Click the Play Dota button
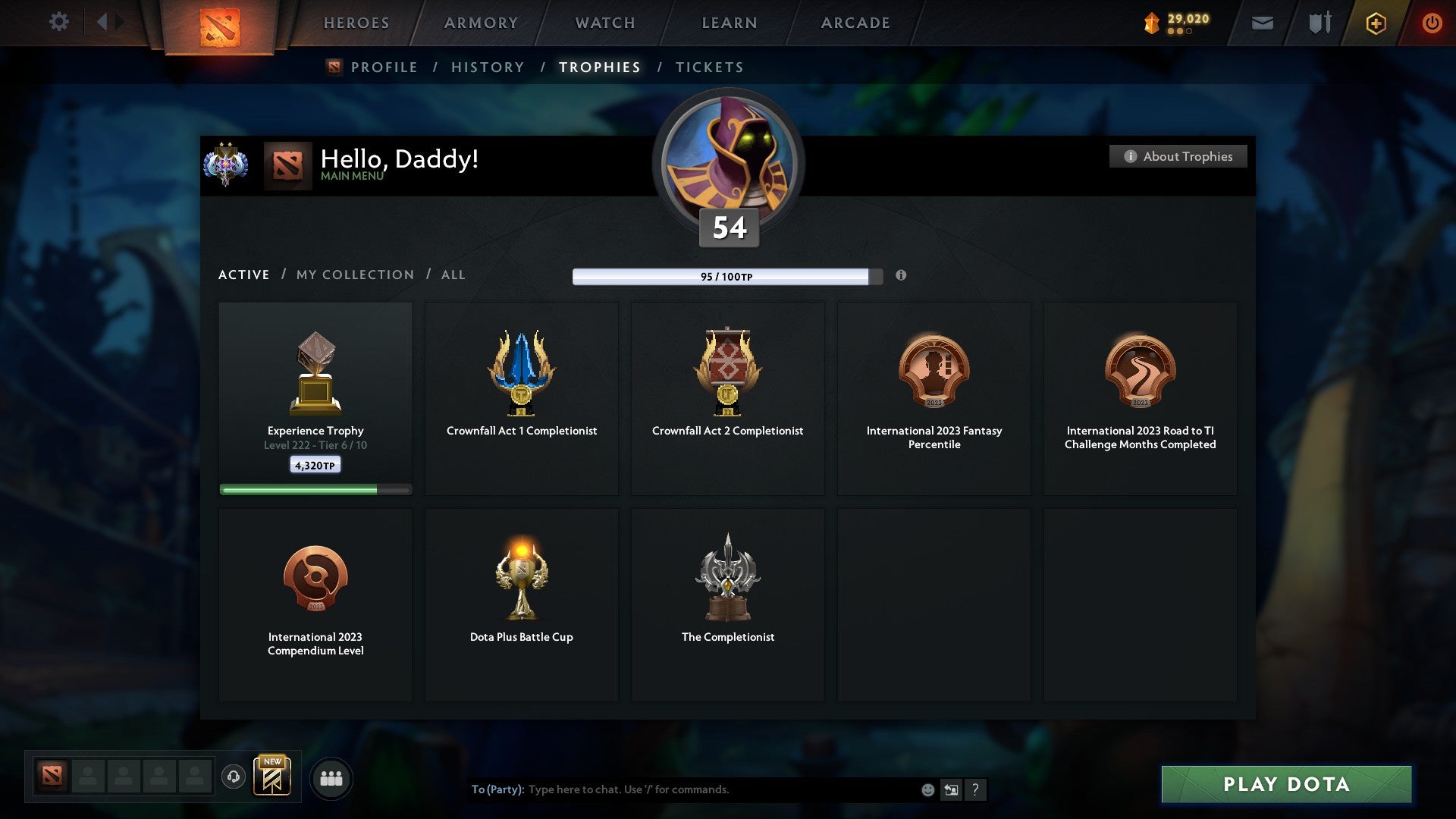Screen dimensions: 1456x819 click(1285, 785)
